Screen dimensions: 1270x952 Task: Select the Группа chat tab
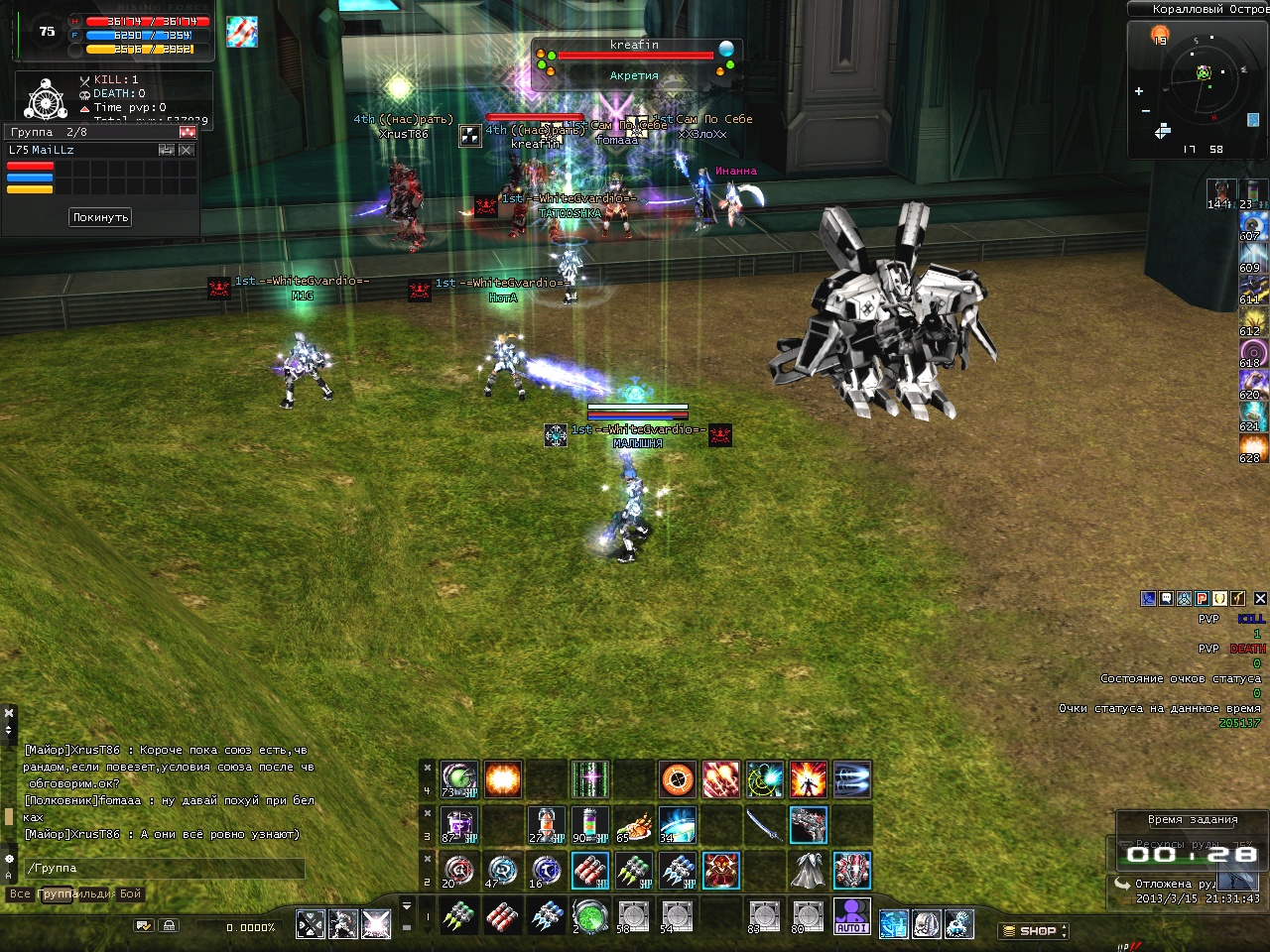point(56,894)
